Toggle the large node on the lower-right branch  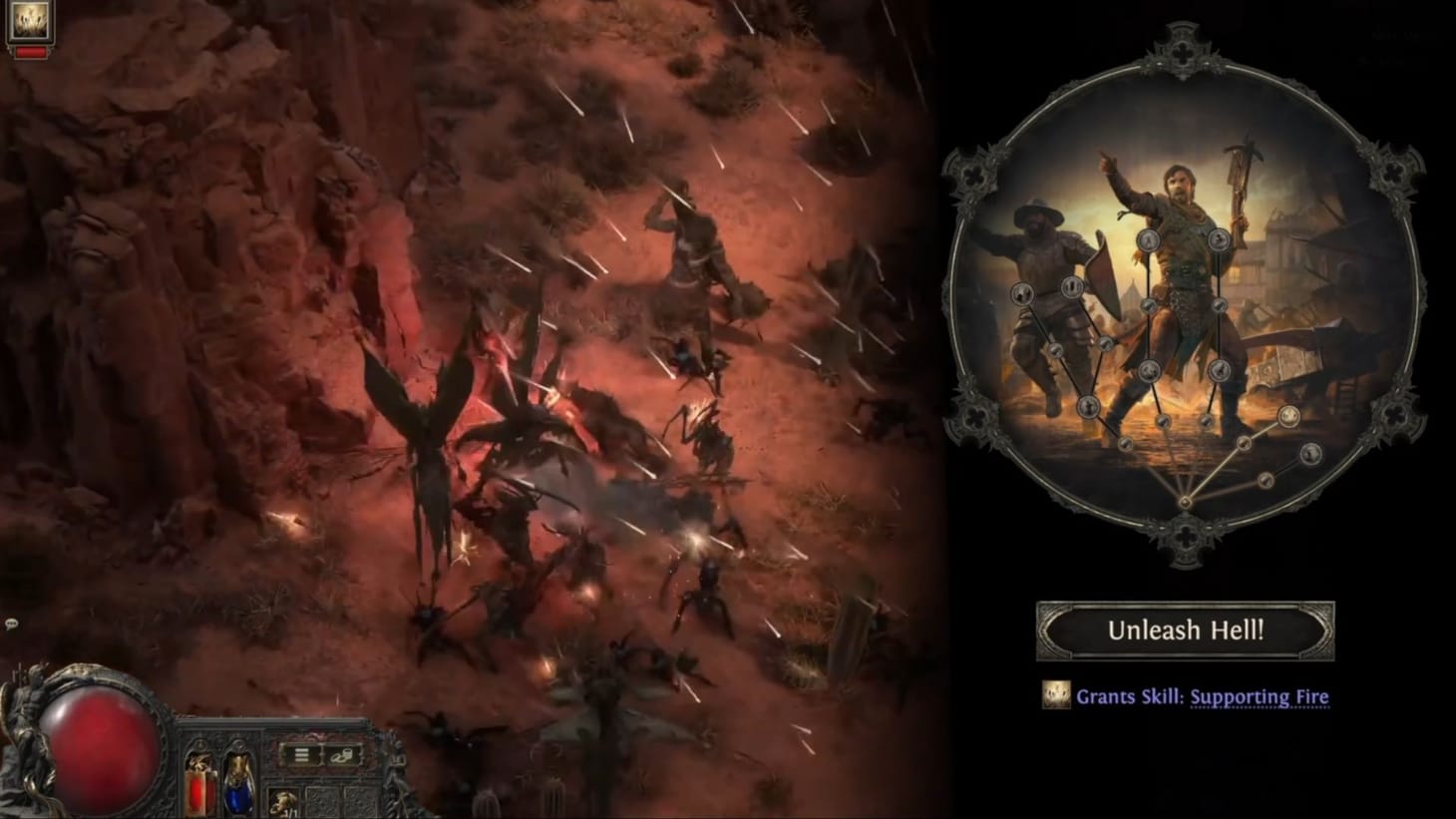point(1290,417)
